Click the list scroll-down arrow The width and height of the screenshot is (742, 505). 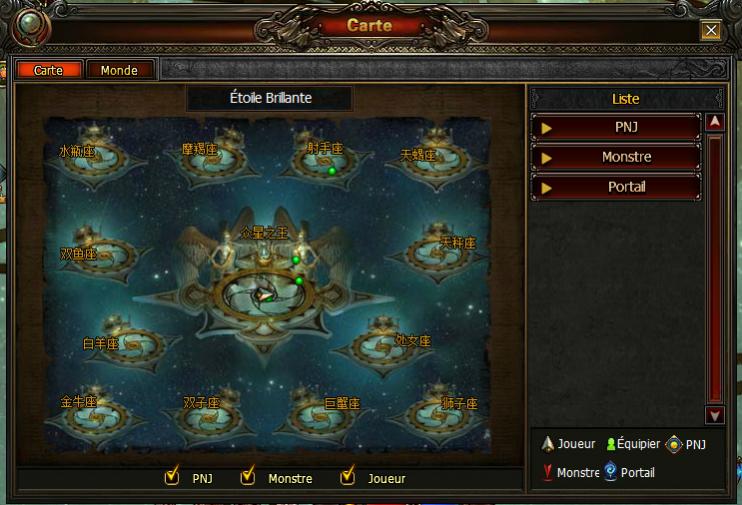(714, 414)
